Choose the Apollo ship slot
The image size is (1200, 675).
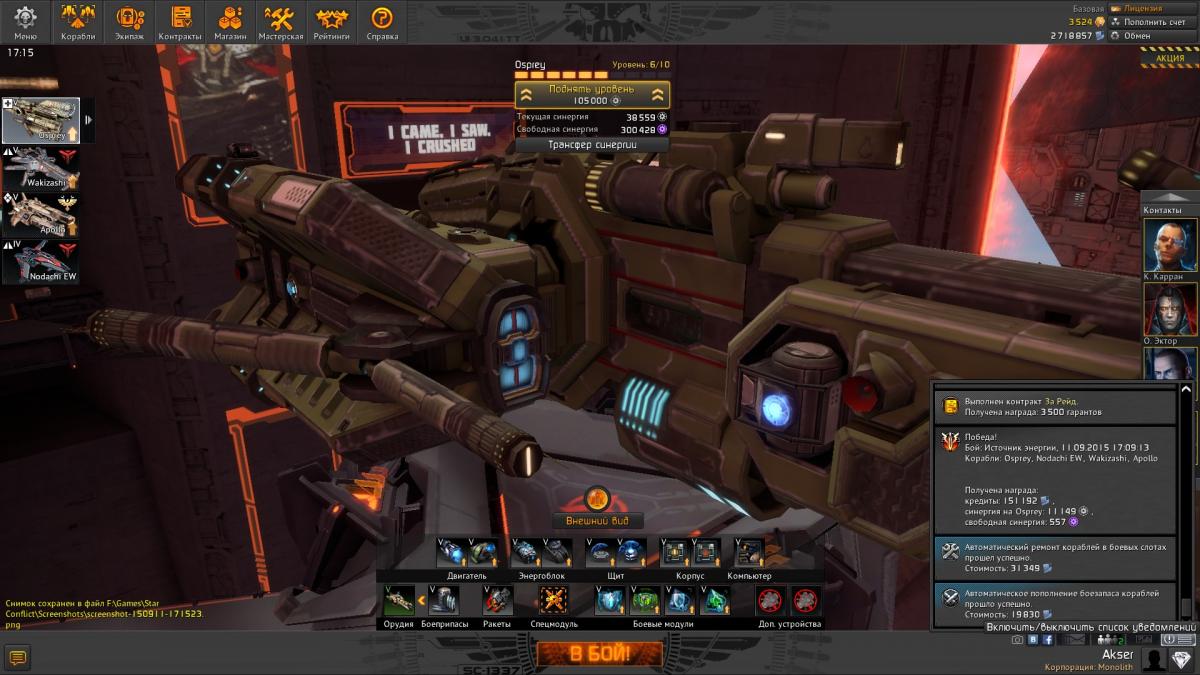click(41, 214)
